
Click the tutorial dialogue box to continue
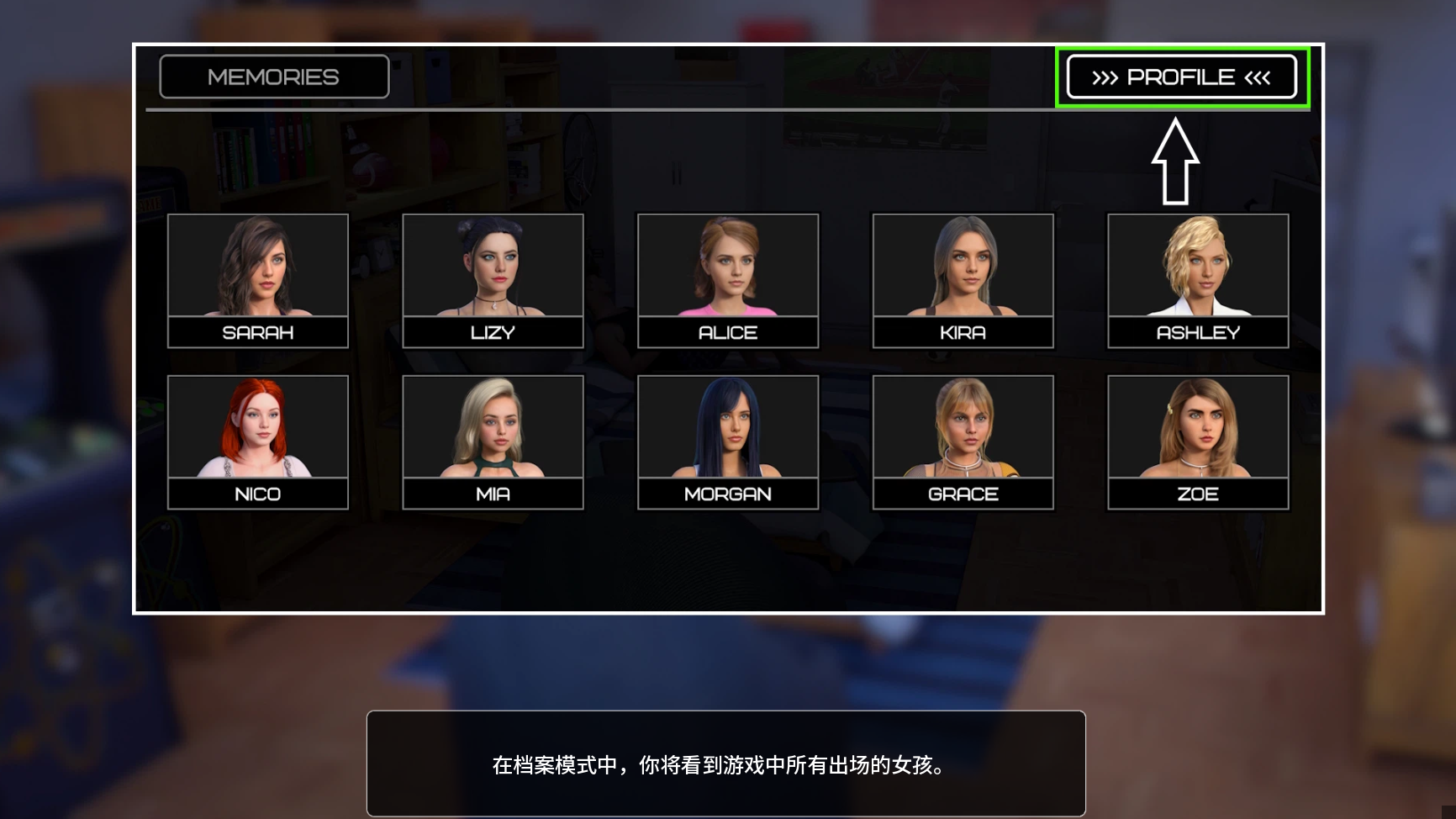point(725,764)
